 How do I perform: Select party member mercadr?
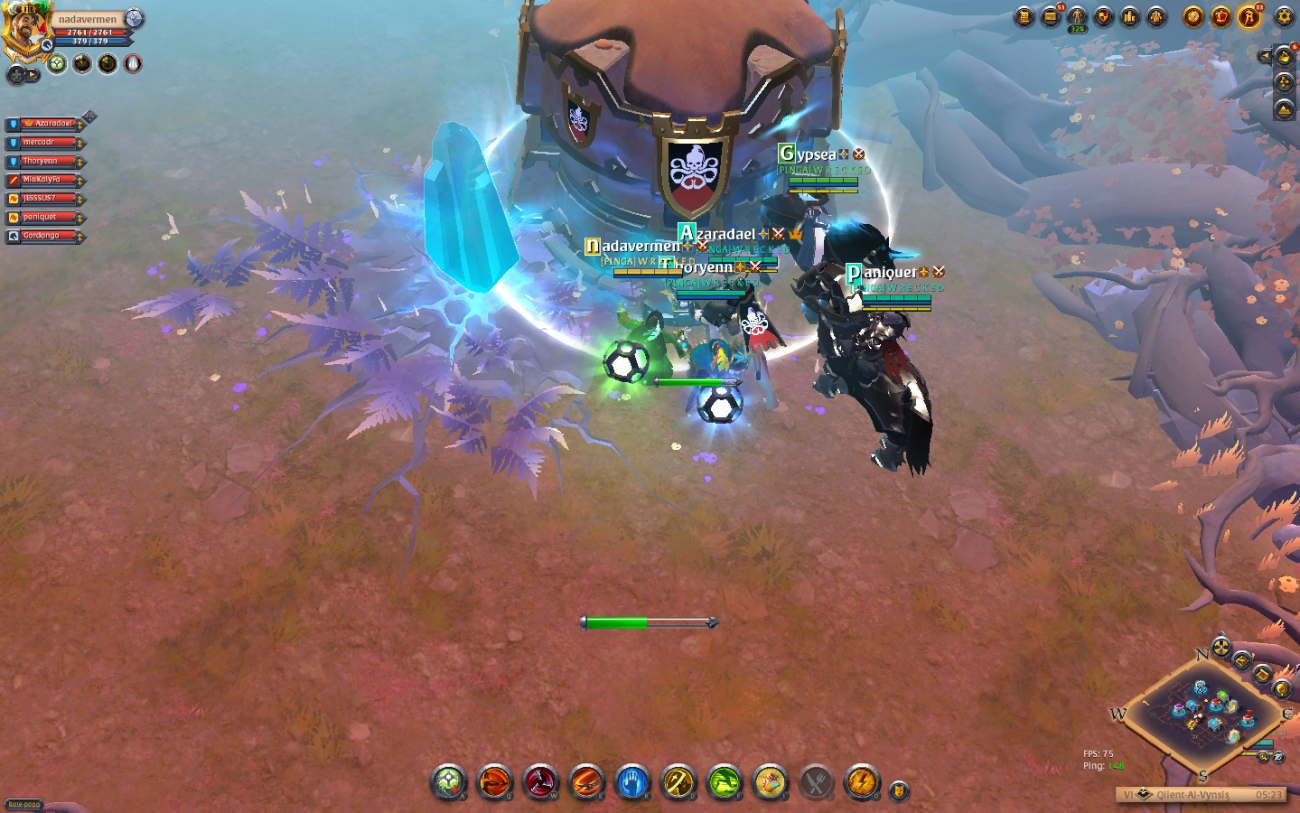tap(45, 142)
